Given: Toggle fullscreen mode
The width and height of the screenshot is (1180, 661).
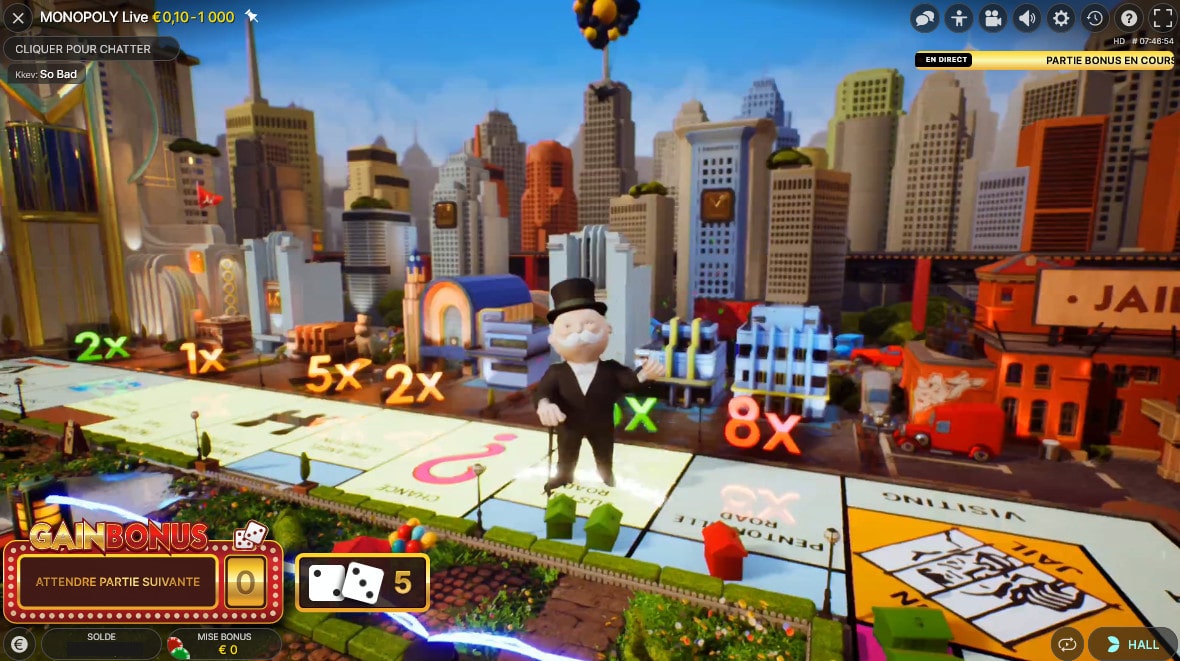Looking at the screenshot, I should 1163,18.
